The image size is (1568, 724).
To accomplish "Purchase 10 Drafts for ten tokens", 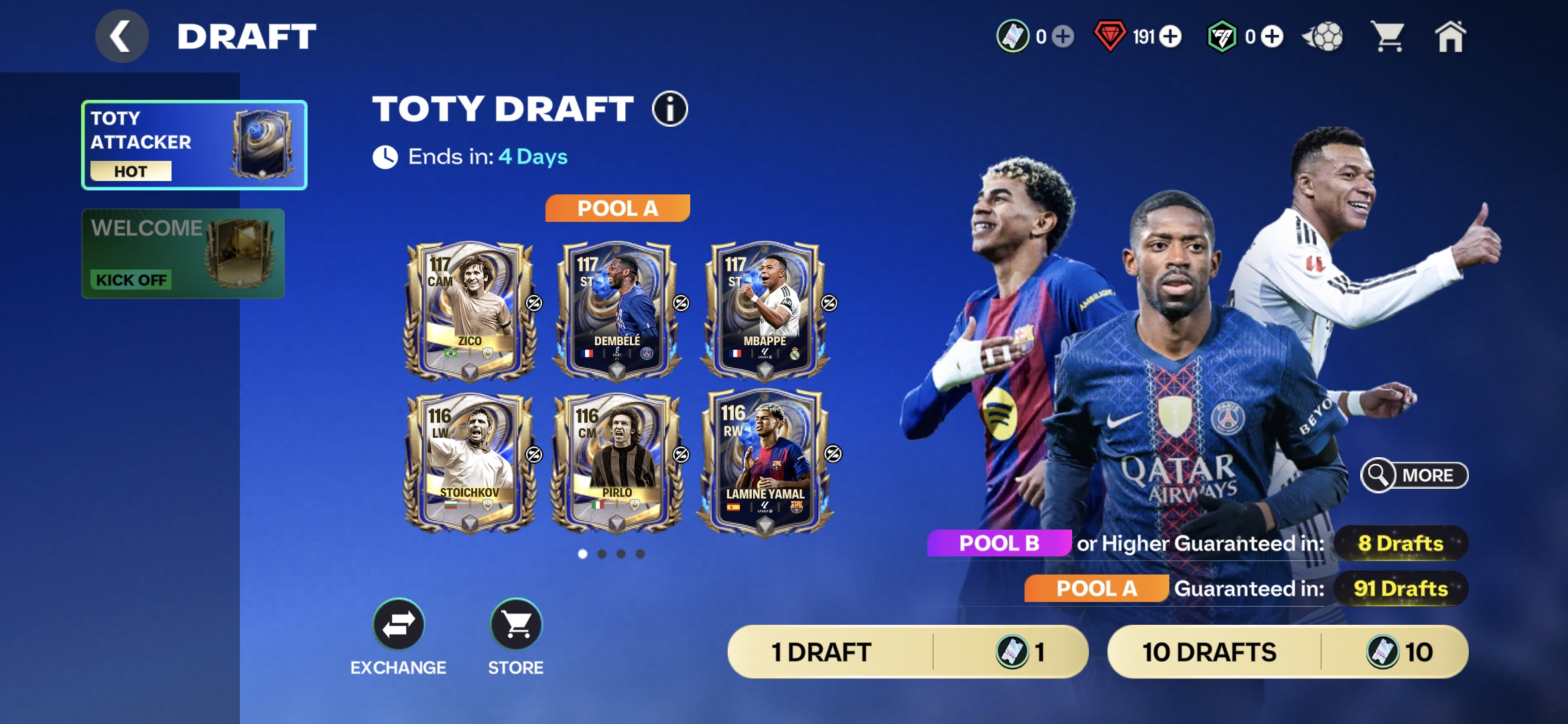I will pos(1287,652).
